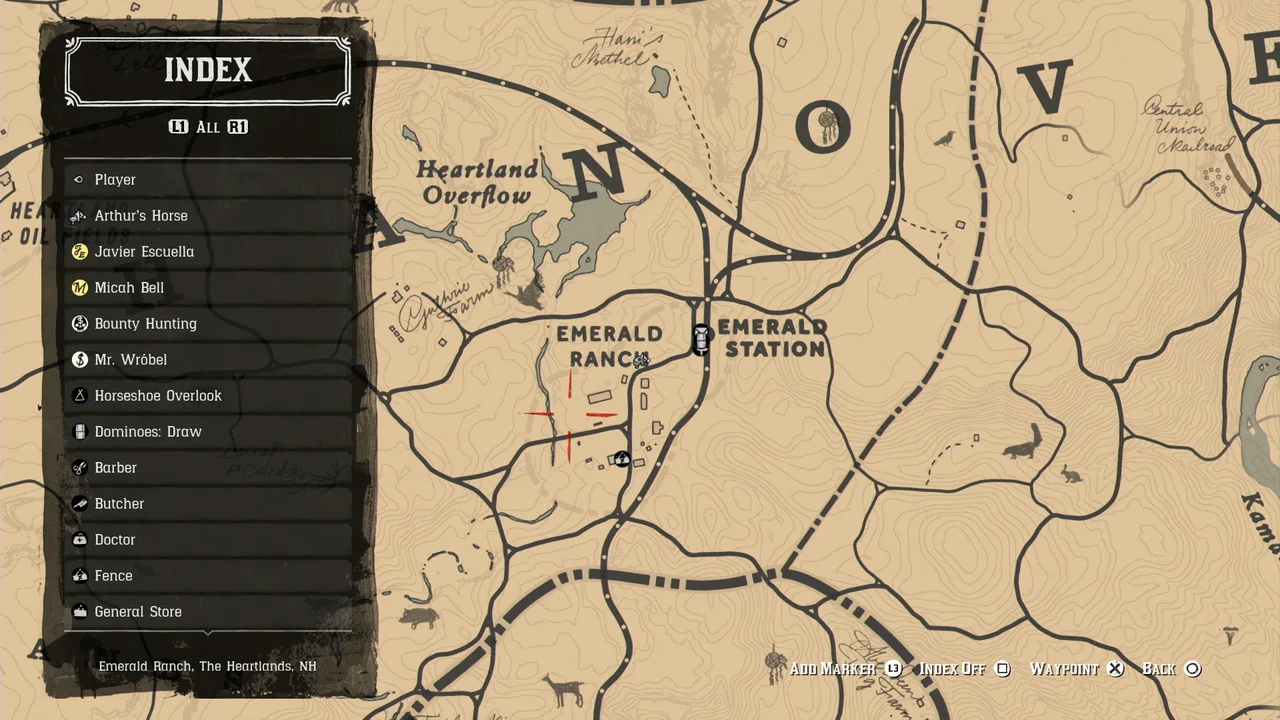Select the Fence icon in the index
Image resolution: width=1280 pixels, height=720 pixels.
pyautogui.click(x=79, y=575)
